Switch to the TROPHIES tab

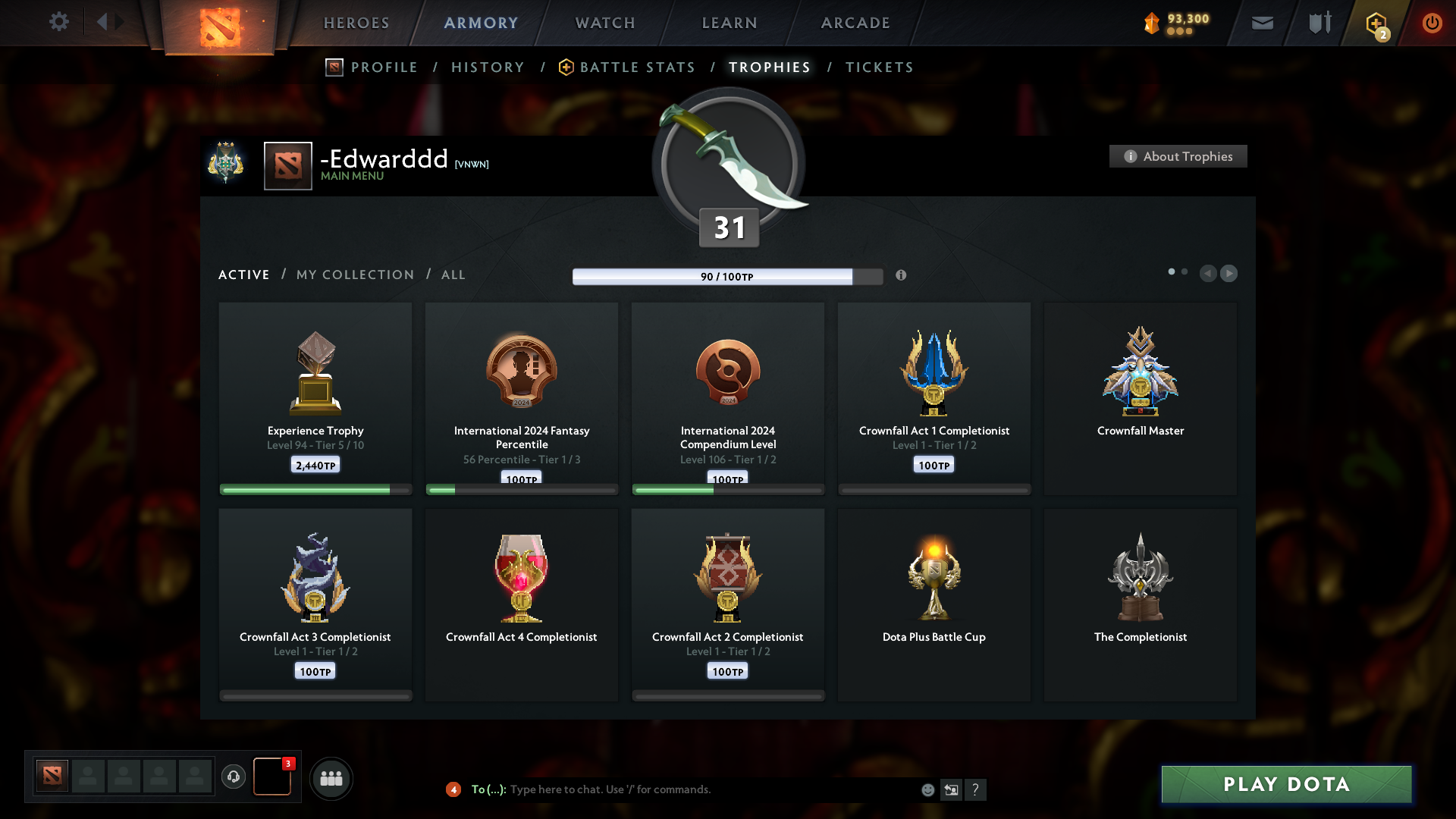tap(769, 67)
